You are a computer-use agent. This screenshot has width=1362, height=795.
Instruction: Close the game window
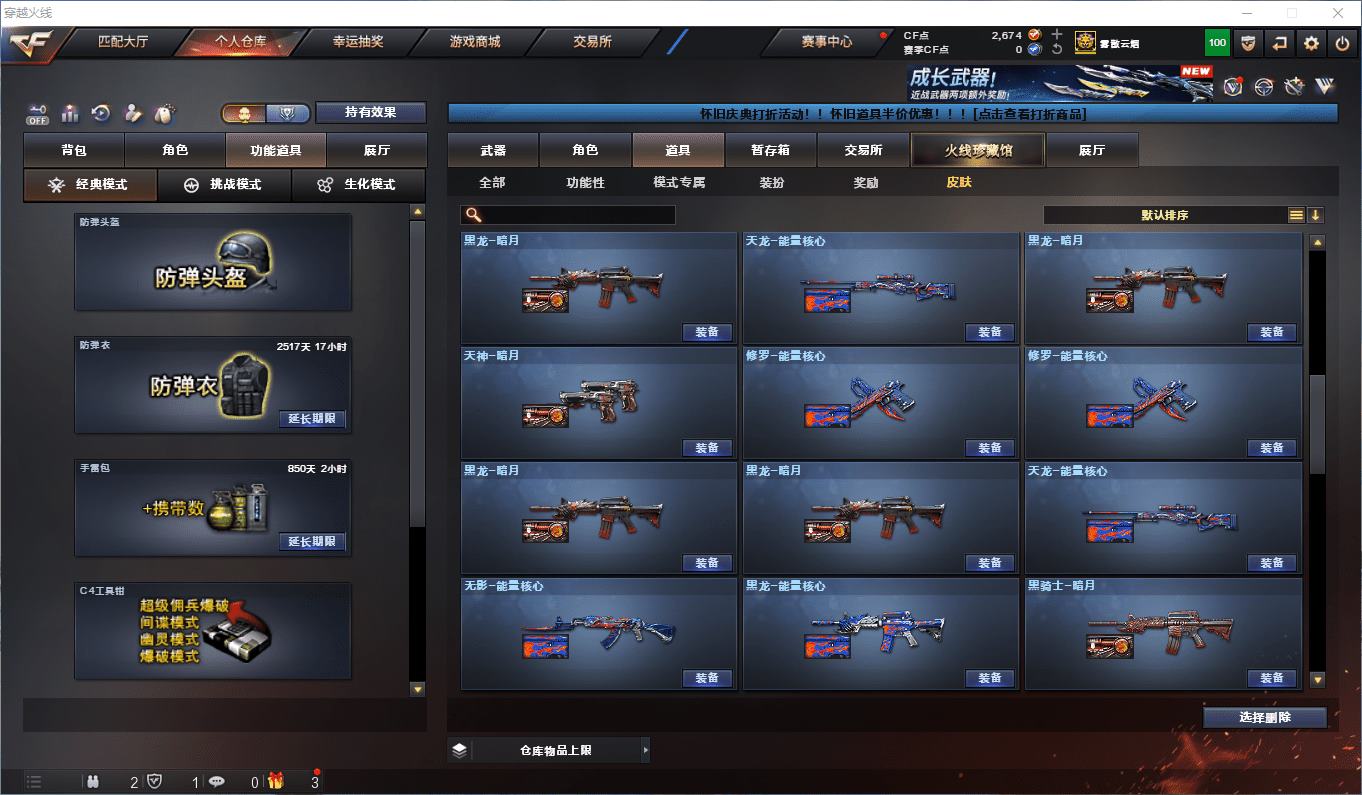pyautogui.click(x=1339, y=13)
